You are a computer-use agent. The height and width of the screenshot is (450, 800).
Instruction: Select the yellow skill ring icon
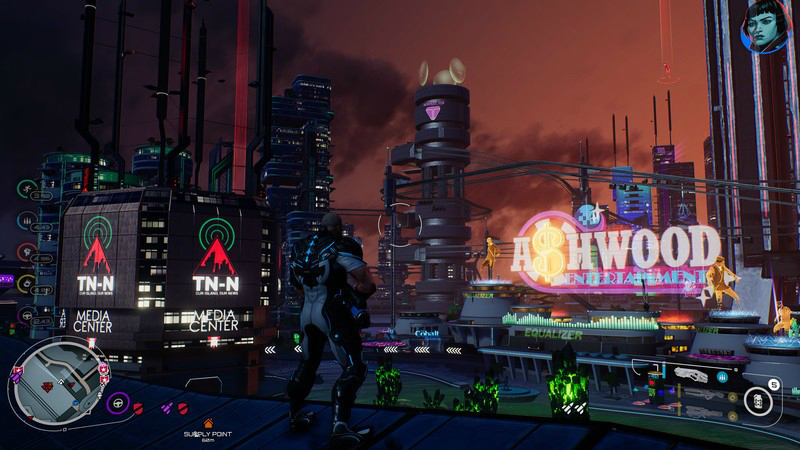click(x=27, y=283)
